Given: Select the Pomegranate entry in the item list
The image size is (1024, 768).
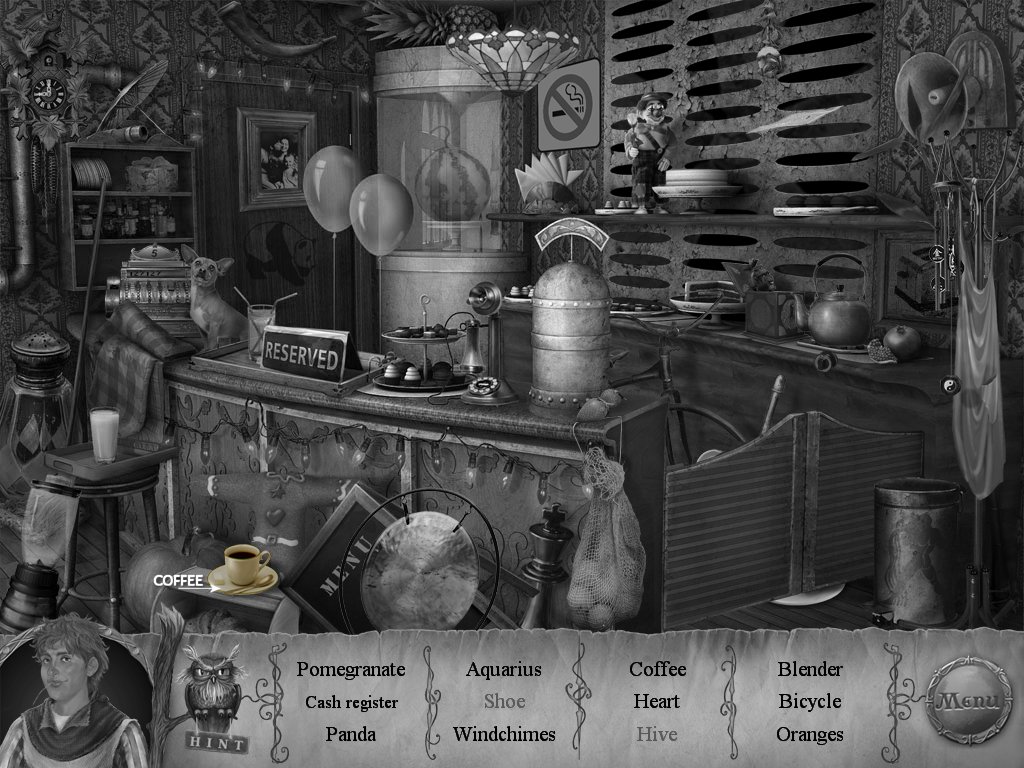Looking at the screenshot, I should [351, 669].
